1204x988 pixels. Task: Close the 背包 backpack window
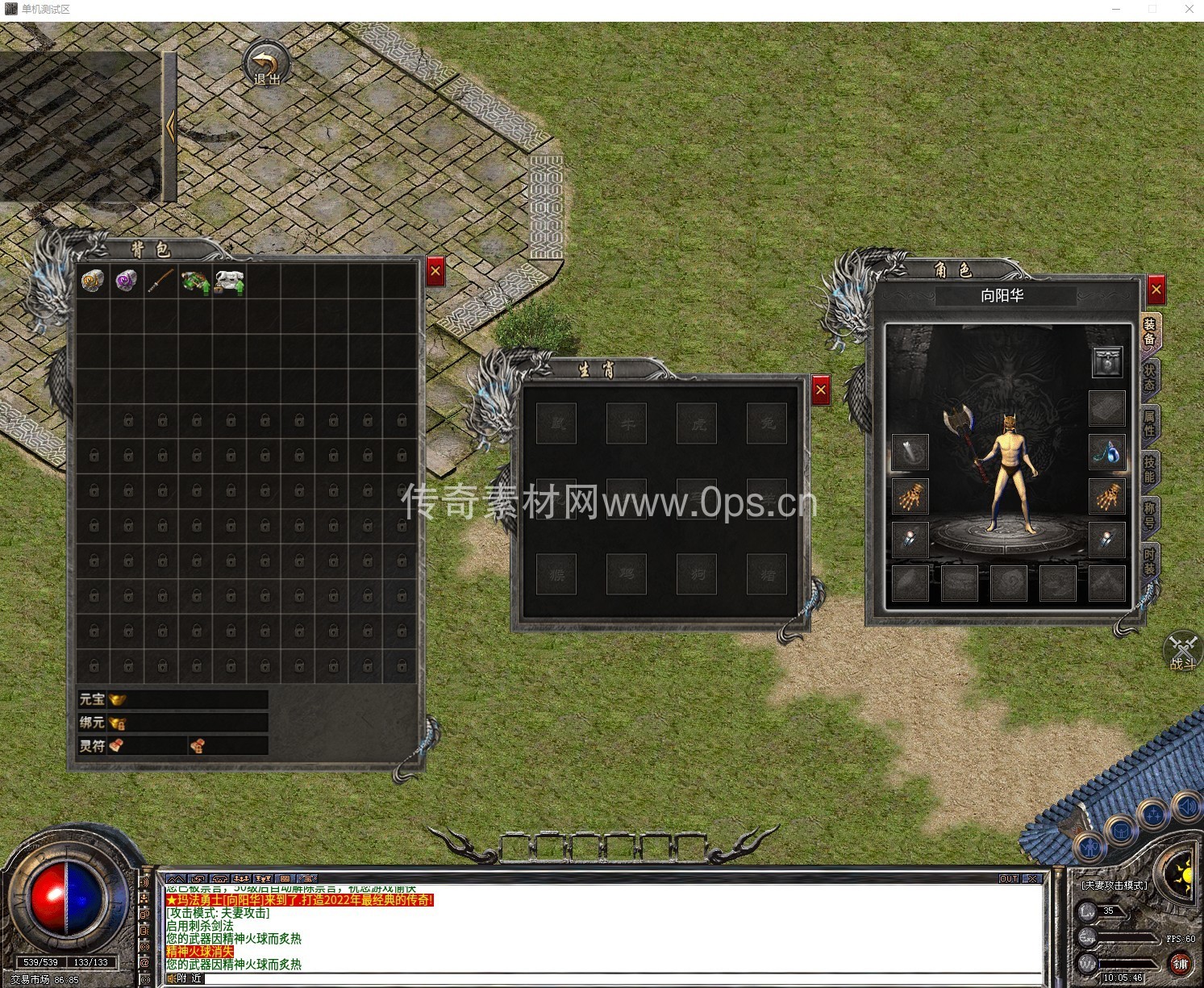(435, 272)
